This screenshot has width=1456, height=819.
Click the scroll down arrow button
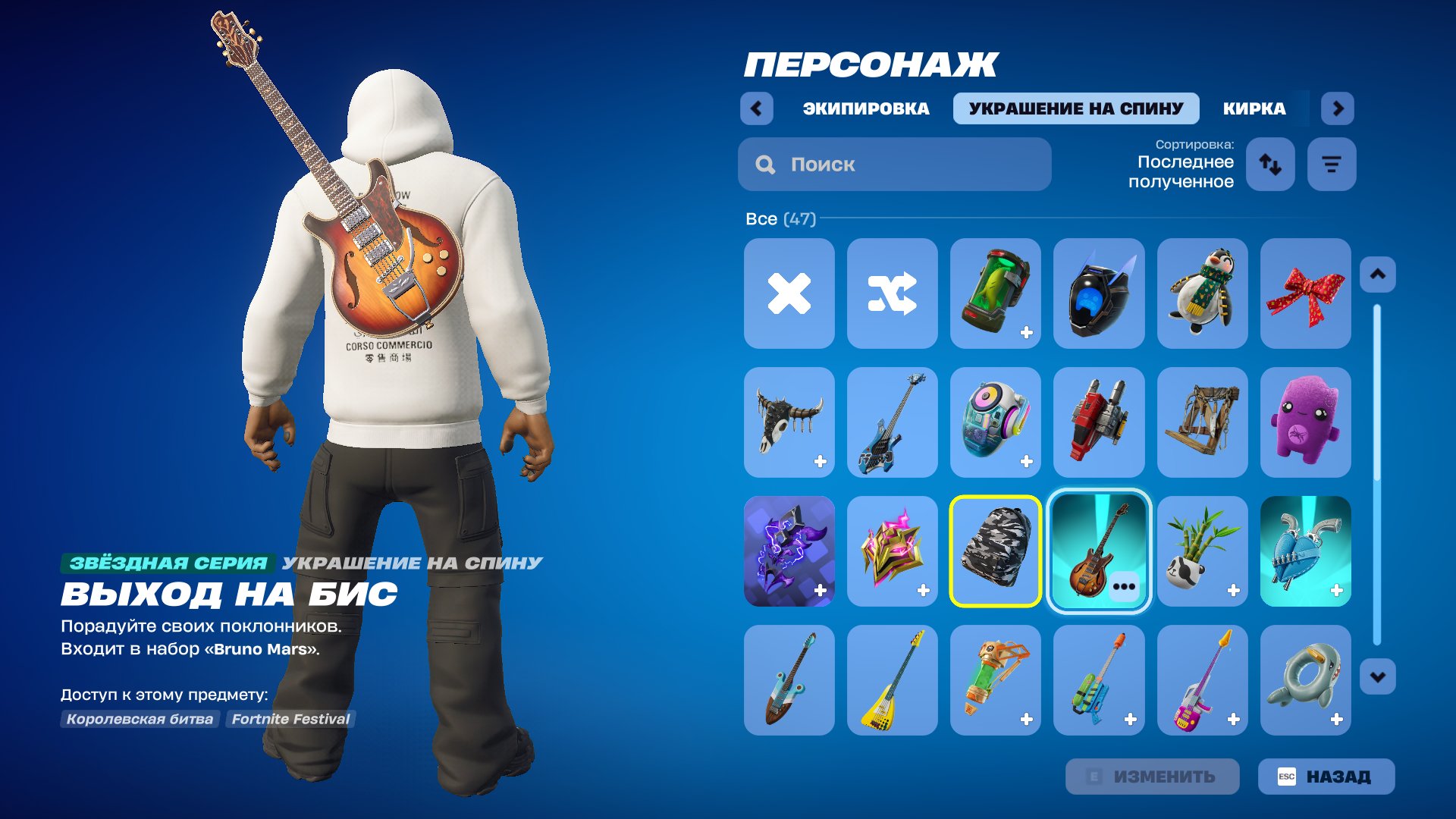point(1377,676)
